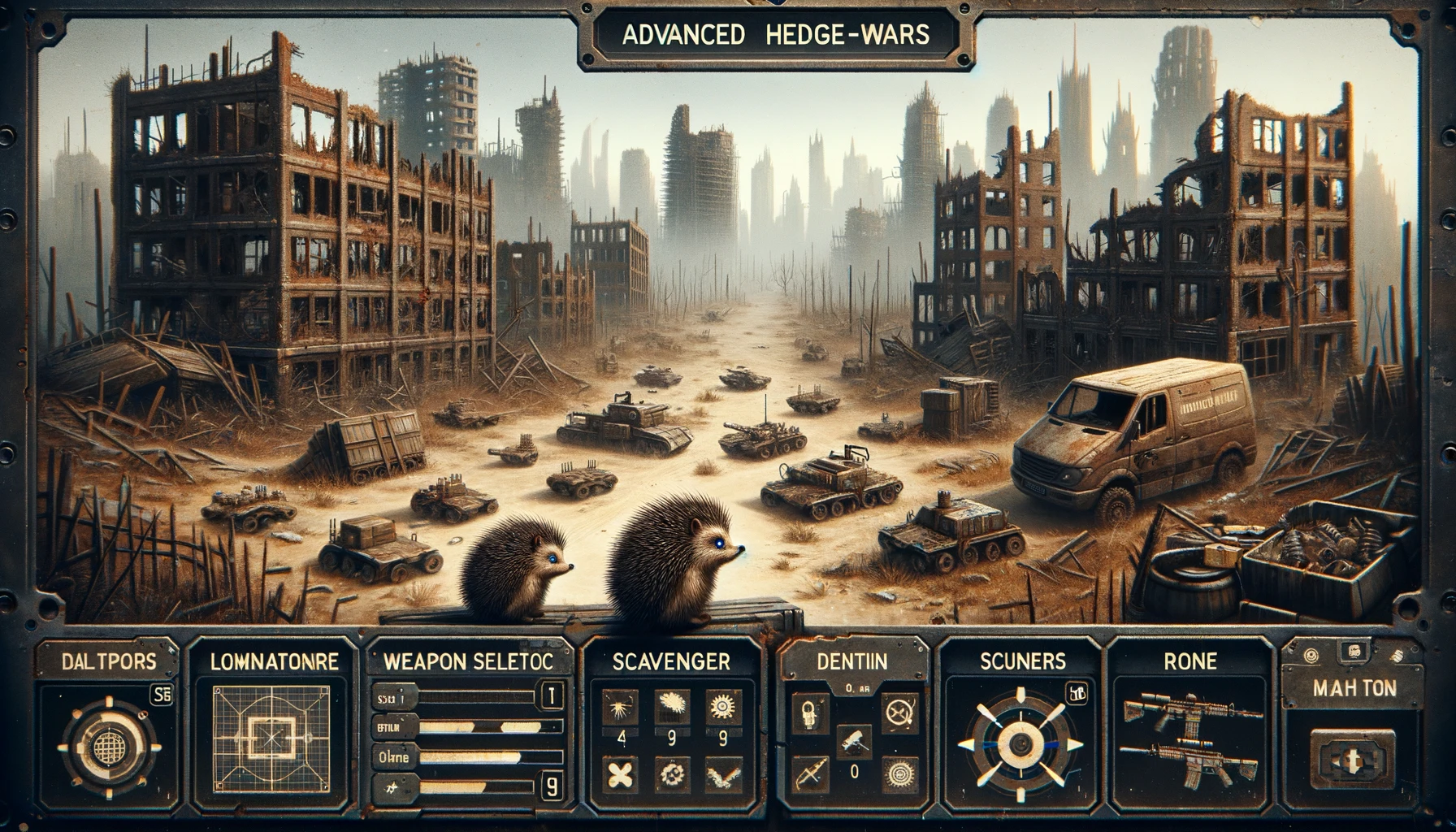Choose the gear-shaped Scavenger item
The height and width of the screenshot is (832, 1456).
click(721, 708)
